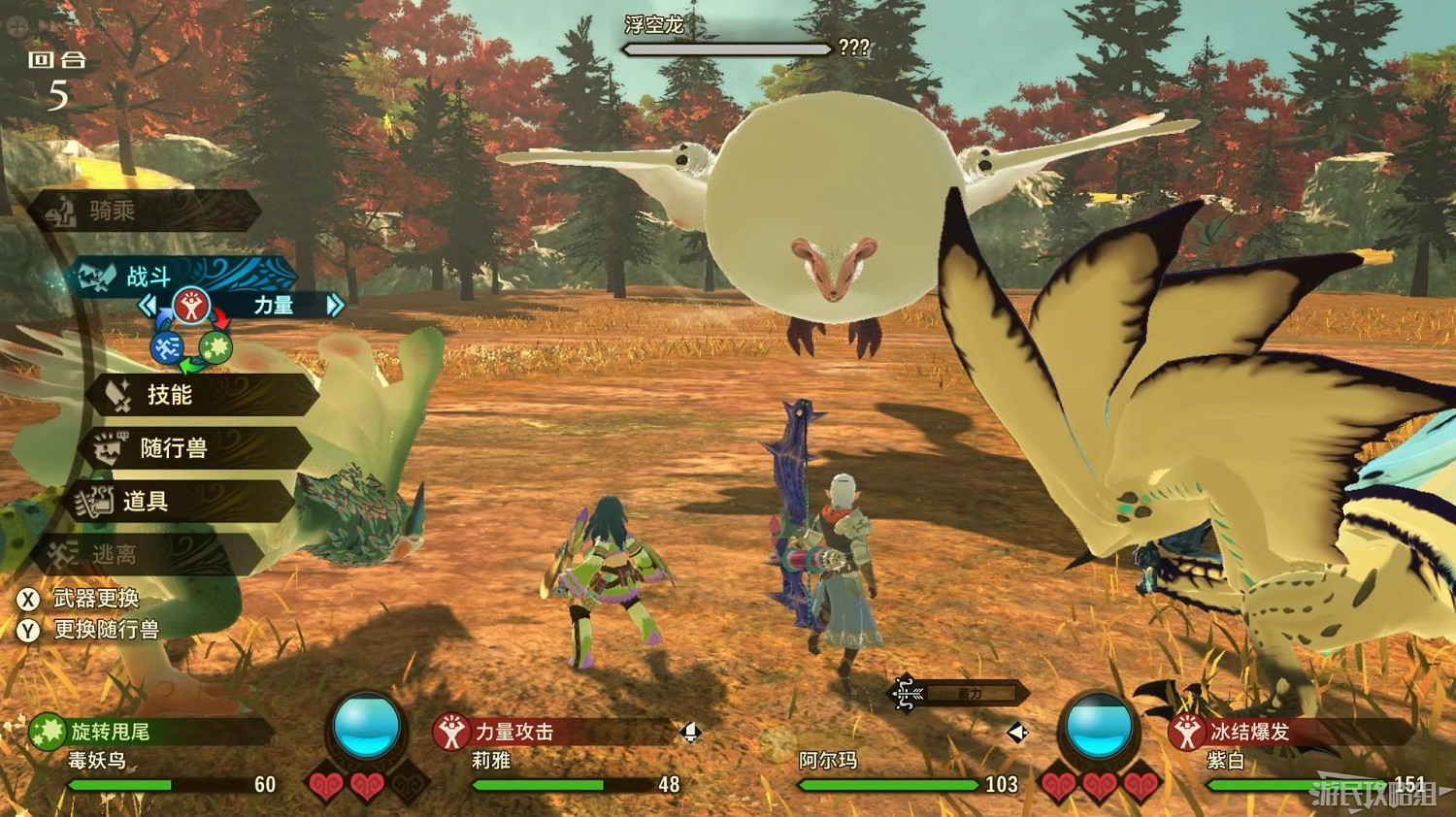Click the right arrow beside 力量
This screenshot has height=817, width=1456.
[x=335, y=306]
